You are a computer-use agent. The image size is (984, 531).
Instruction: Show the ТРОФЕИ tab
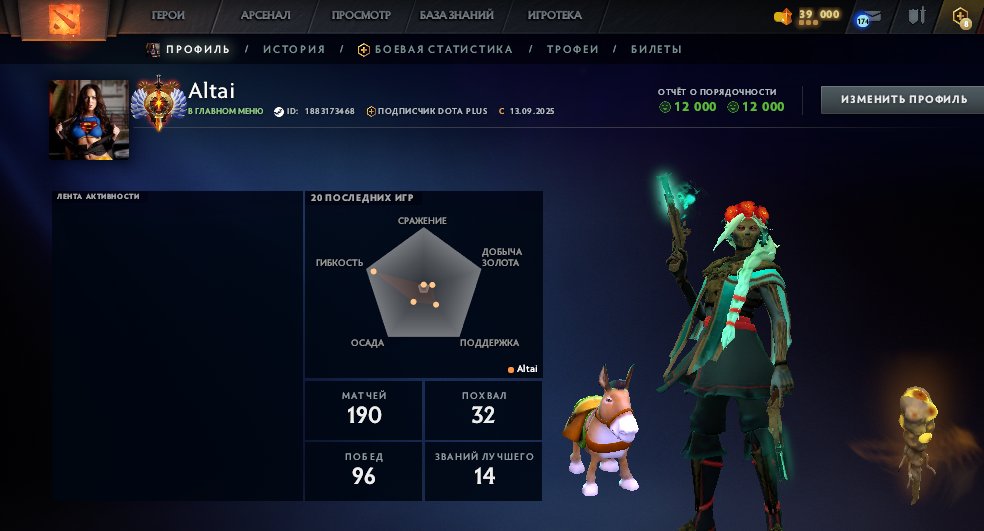coord(572,49)
